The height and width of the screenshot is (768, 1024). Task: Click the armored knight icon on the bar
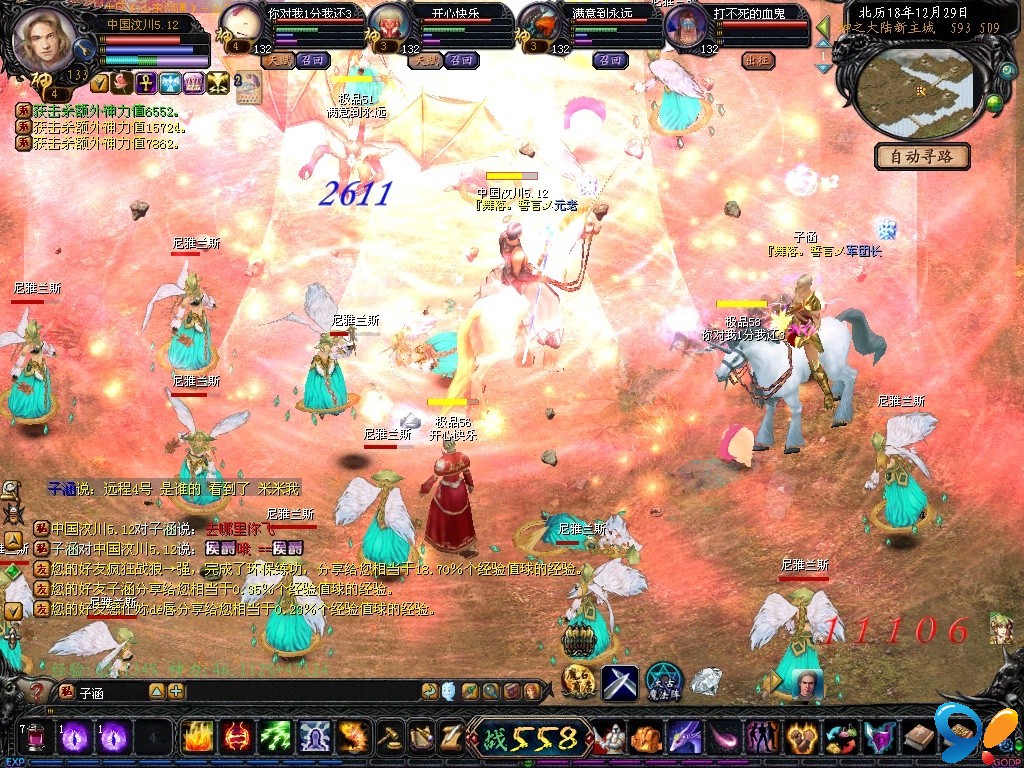point(611,738)
